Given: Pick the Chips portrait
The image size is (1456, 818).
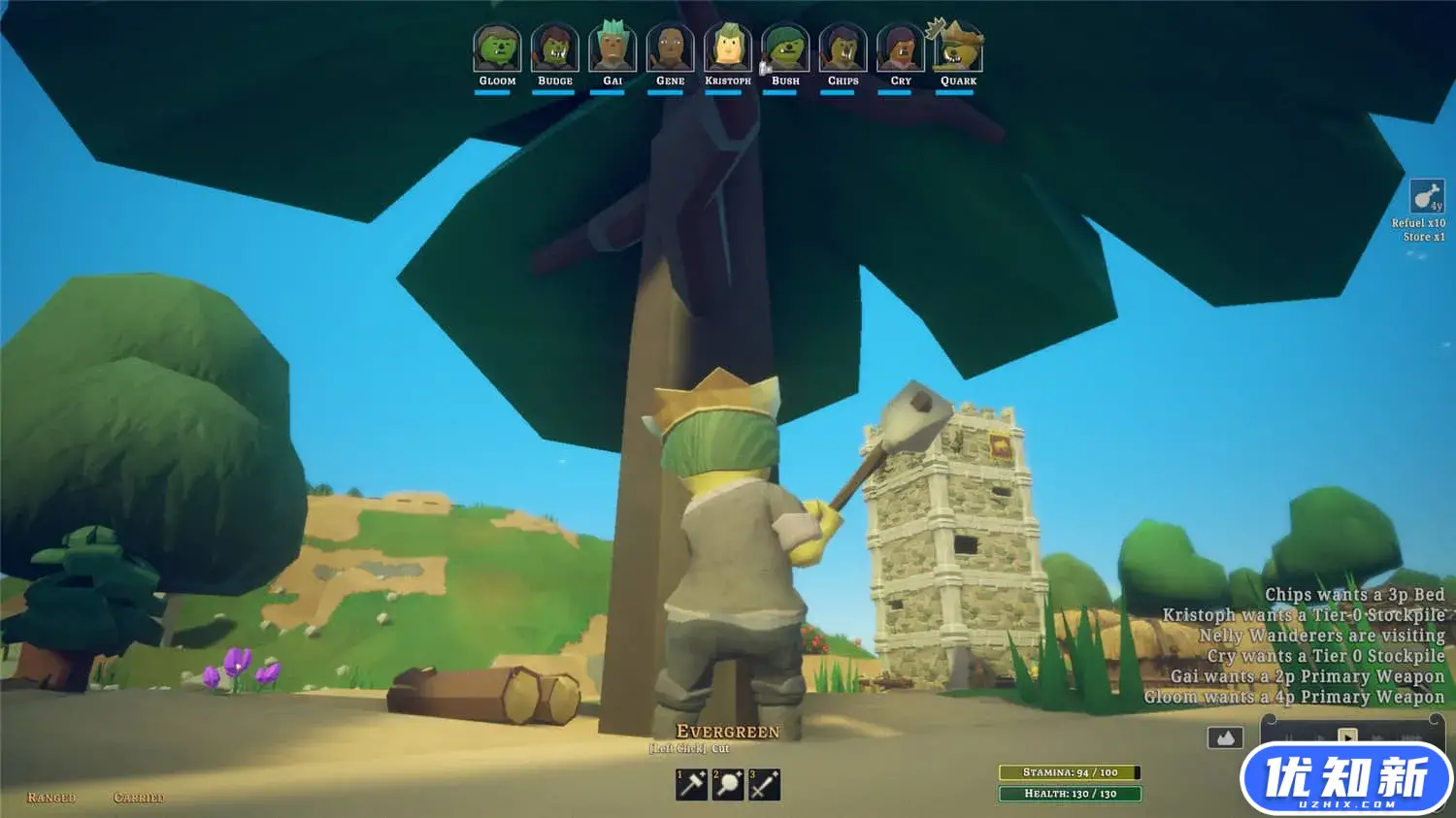Looking at the screenshot, I should pos(843,49).
